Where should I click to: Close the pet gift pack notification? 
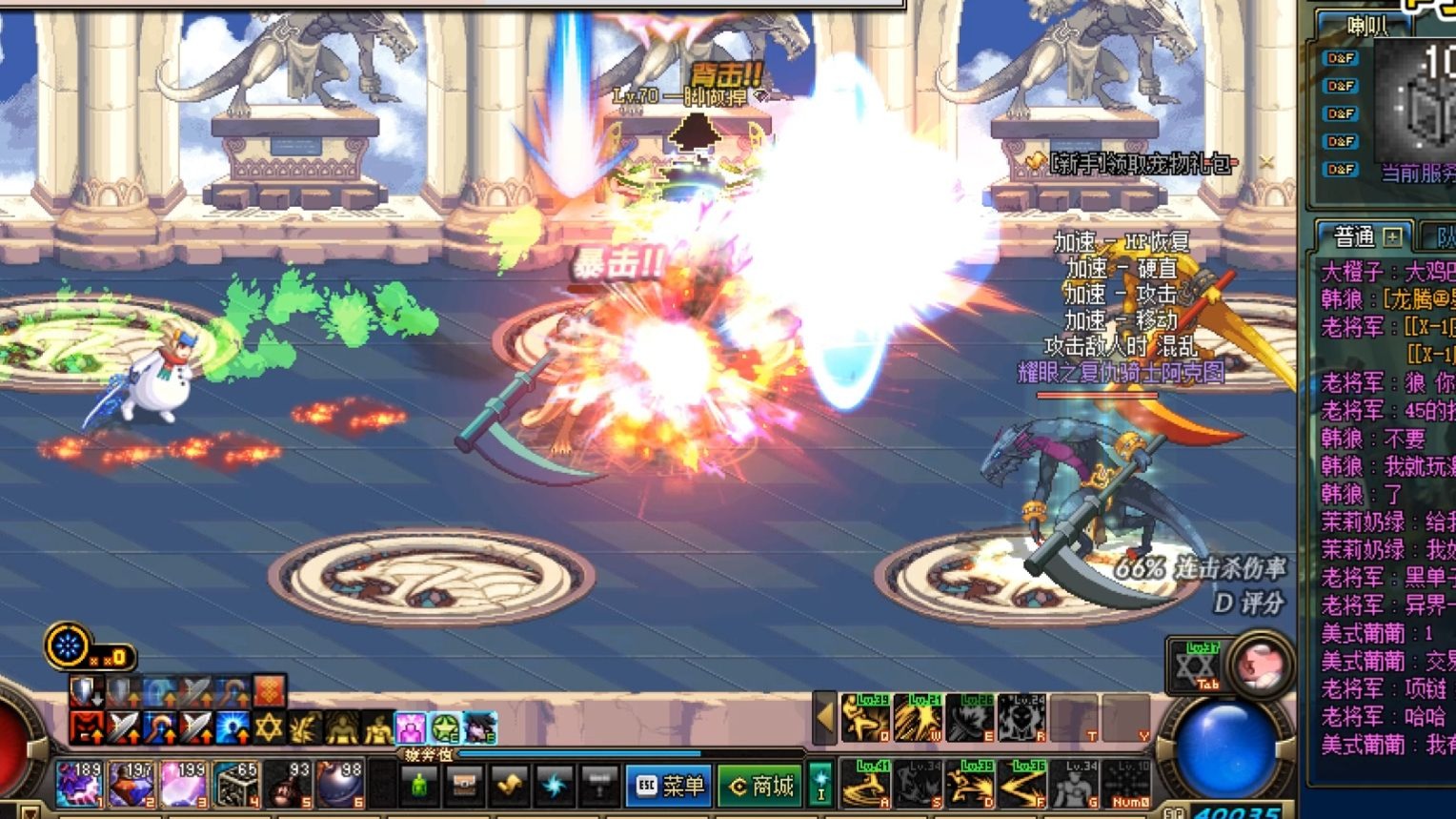(x=1265, y=163)
